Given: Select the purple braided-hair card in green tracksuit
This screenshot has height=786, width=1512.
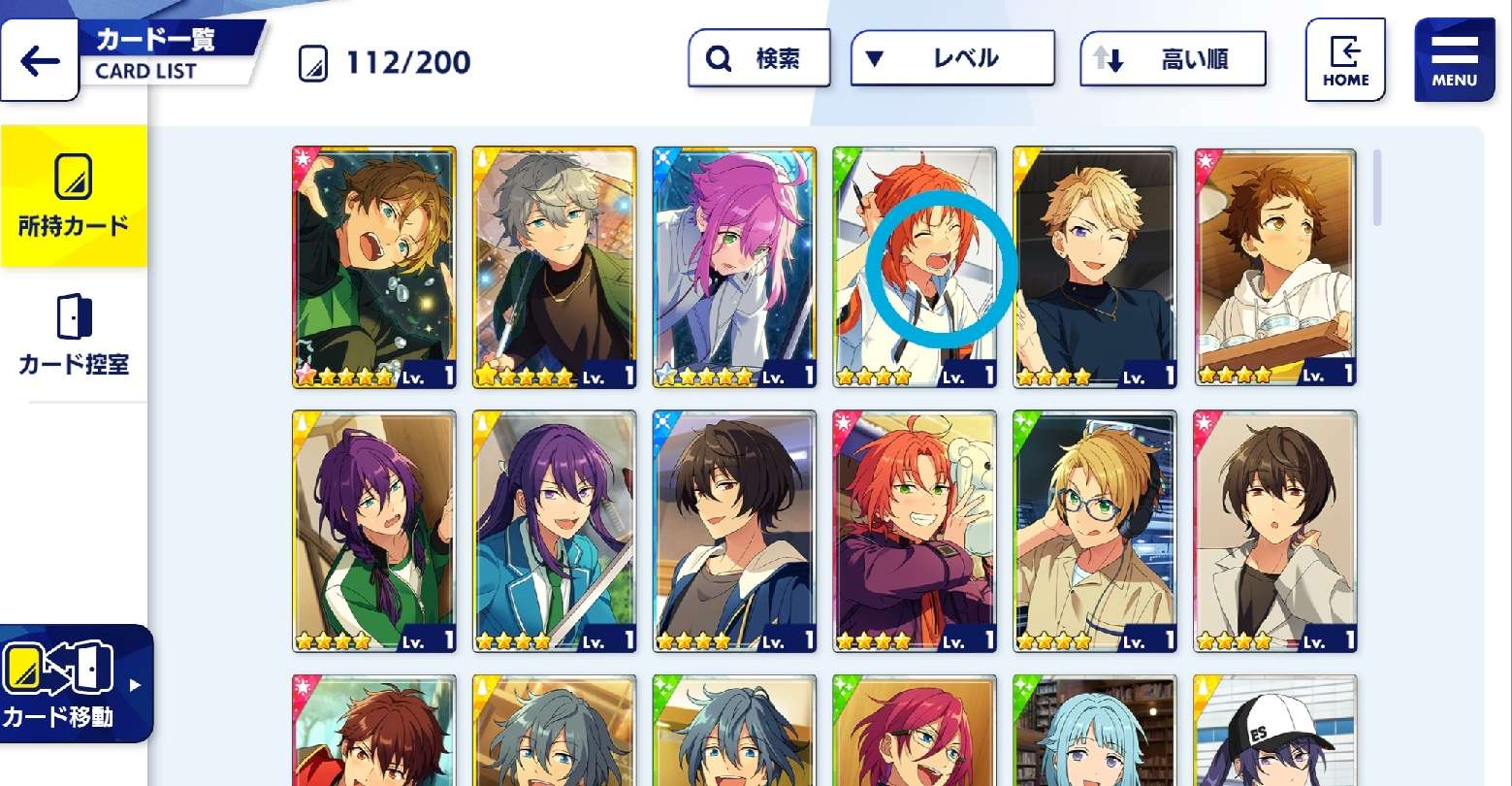Looking at the screenshot, I should pos(373,530).
